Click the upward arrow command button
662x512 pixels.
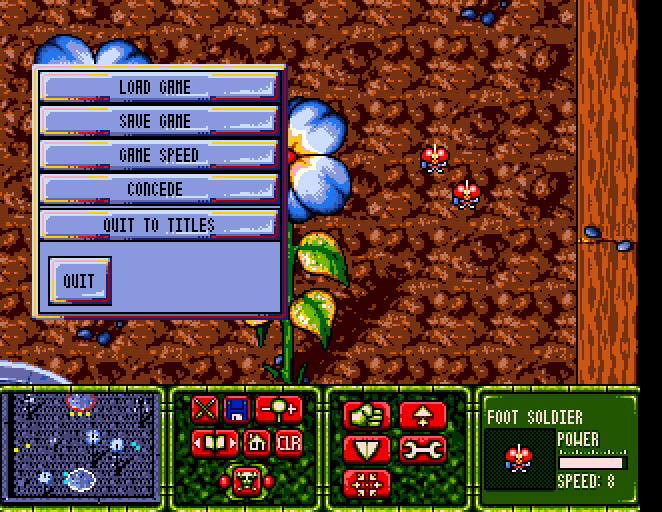(422, 414)
